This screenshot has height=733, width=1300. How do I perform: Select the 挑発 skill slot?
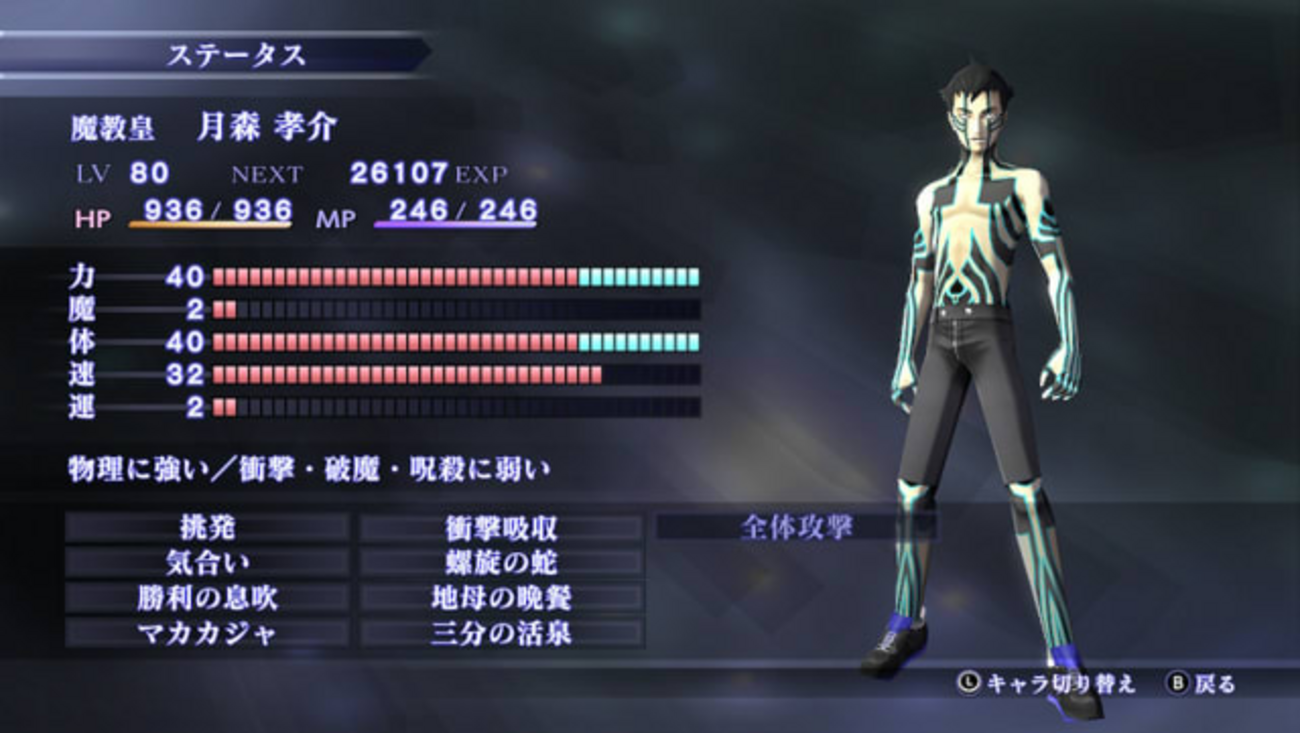pos(207,527)
